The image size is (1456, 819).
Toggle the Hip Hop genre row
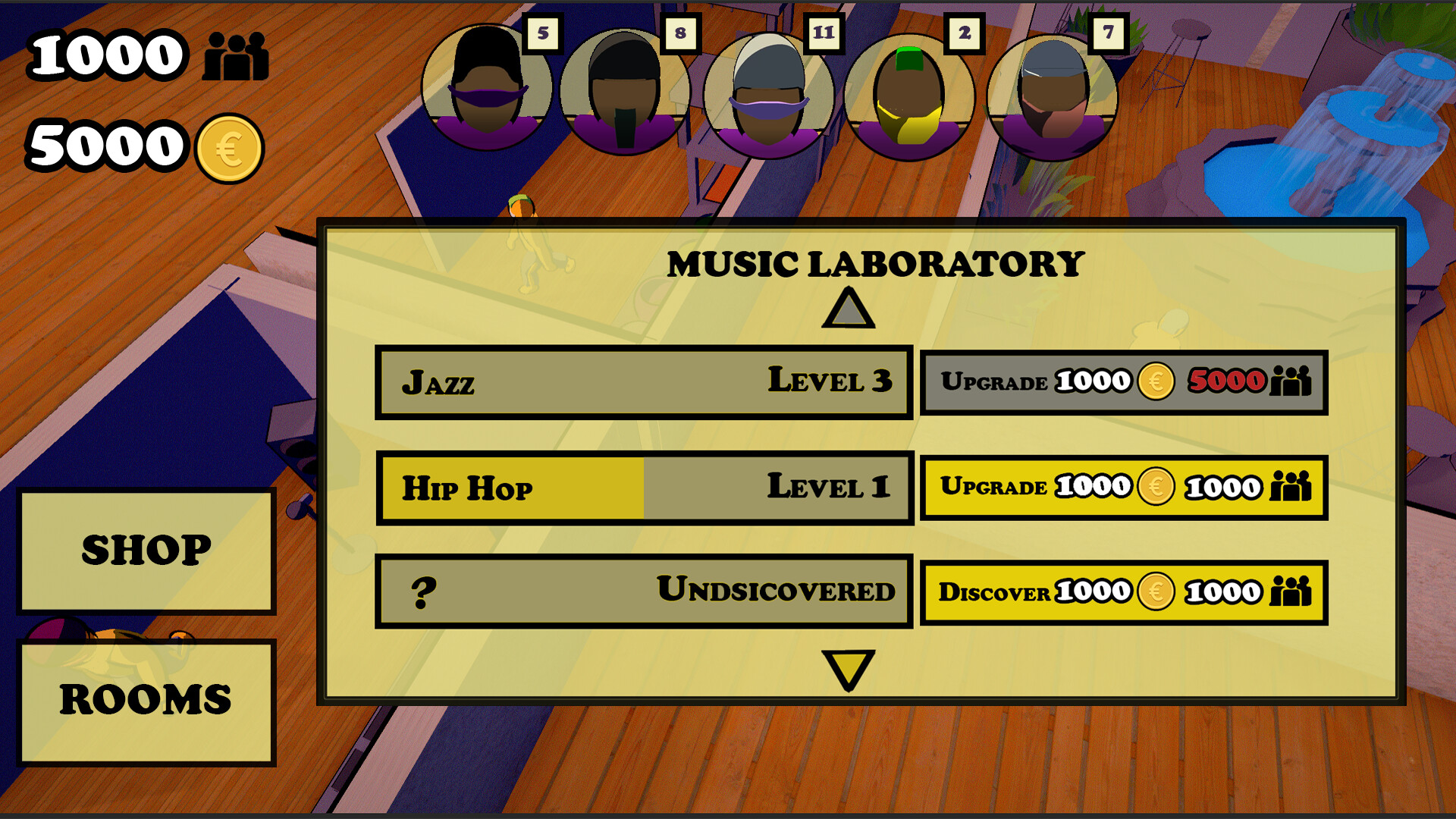click(x=643, y=487)
